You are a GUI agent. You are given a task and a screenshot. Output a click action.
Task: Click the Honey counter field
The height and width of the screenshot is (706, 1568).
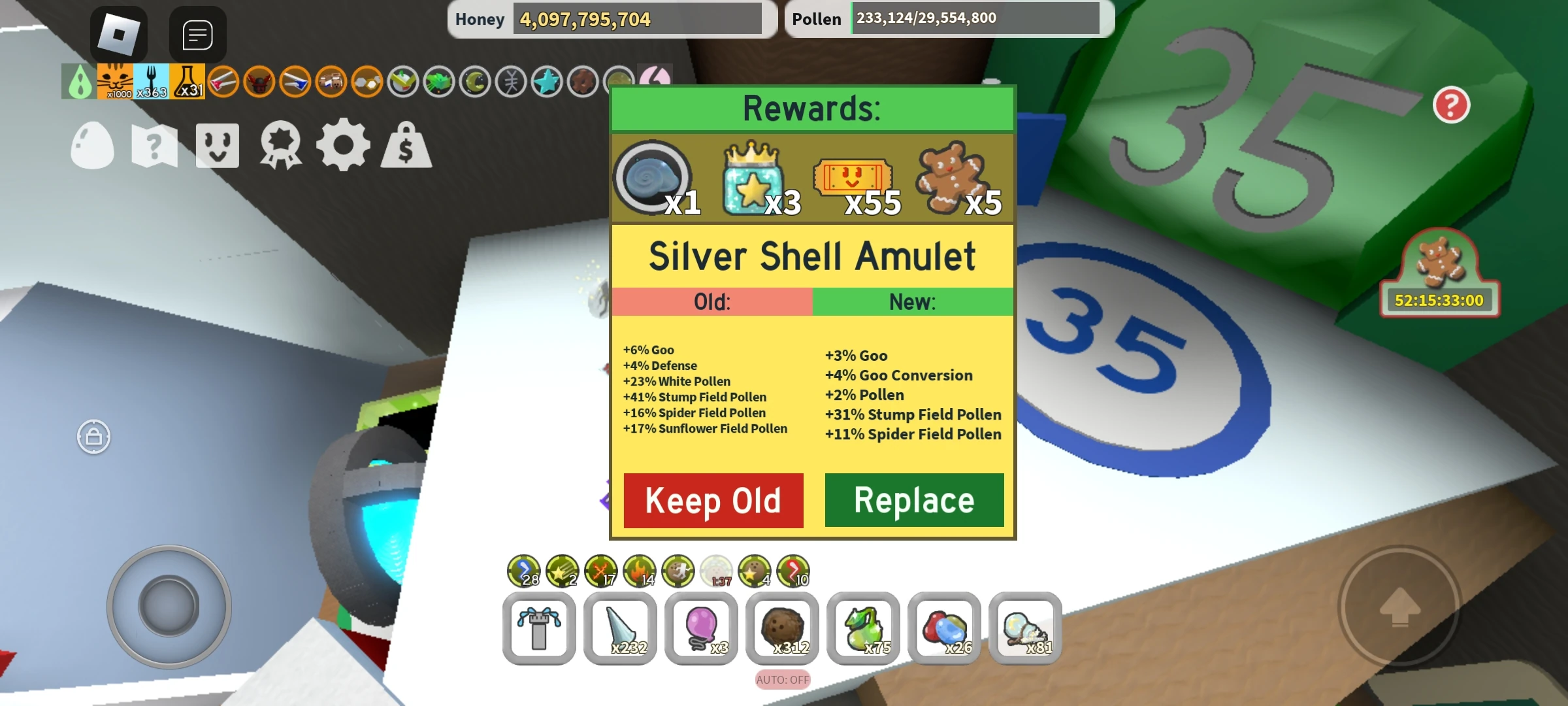[x=637, y=18]
